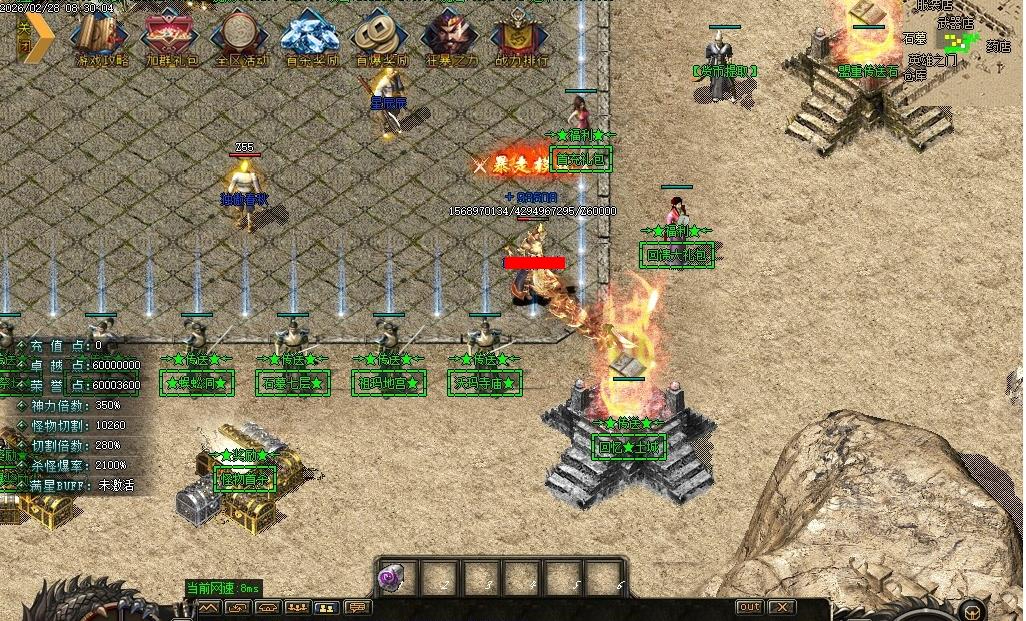Activate the 狂暴之力 berserk power icon

pyautogui.click(x=451, y=38)
